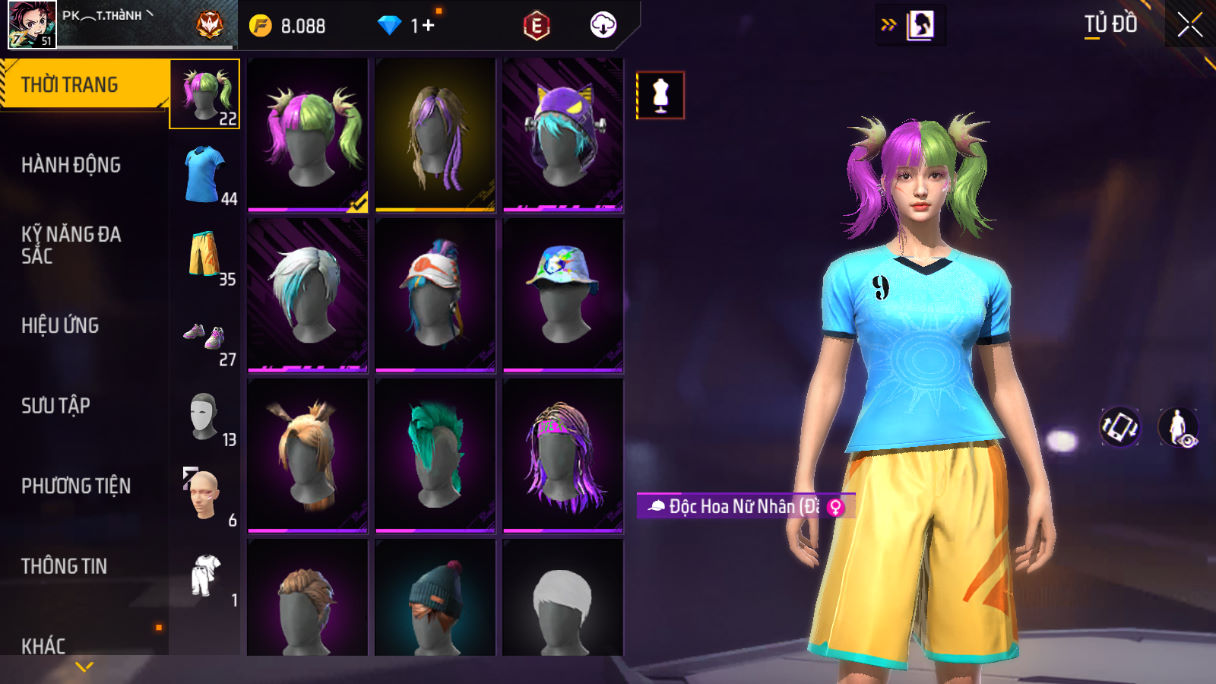The image size is (1216, 684).
Task: Click the gold coin balance icon
Action: point(261,26)
